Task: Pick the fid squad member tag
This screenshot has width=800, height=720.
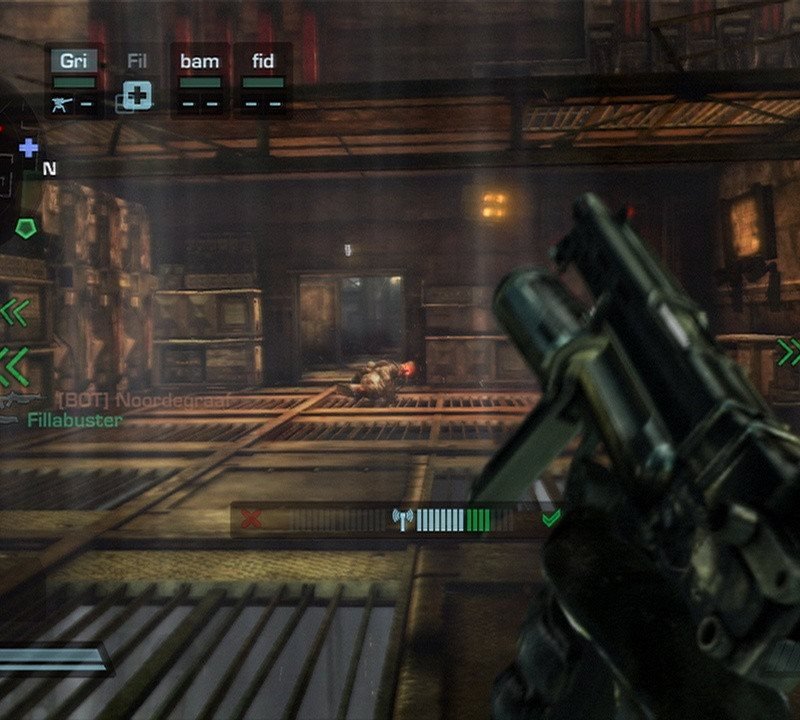Action: click(x=263, y=61)
